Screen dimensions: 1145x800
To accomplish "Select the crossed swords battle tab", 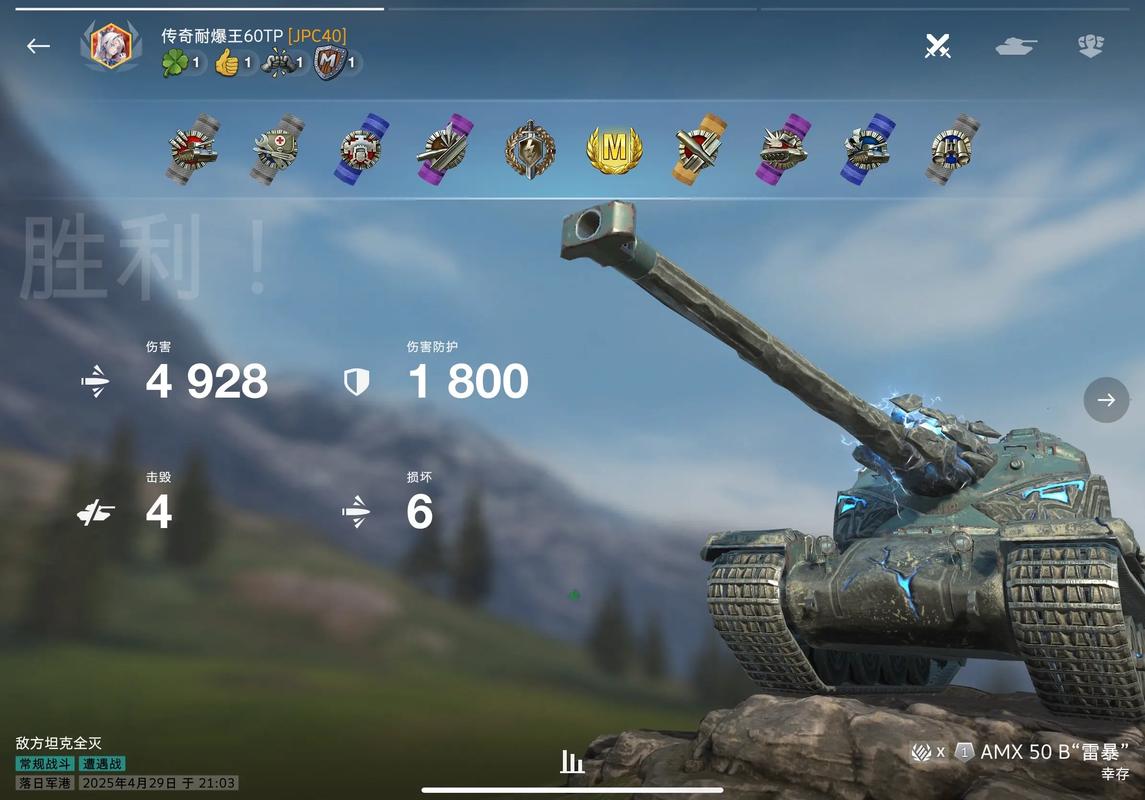I will tap(937, 46).
